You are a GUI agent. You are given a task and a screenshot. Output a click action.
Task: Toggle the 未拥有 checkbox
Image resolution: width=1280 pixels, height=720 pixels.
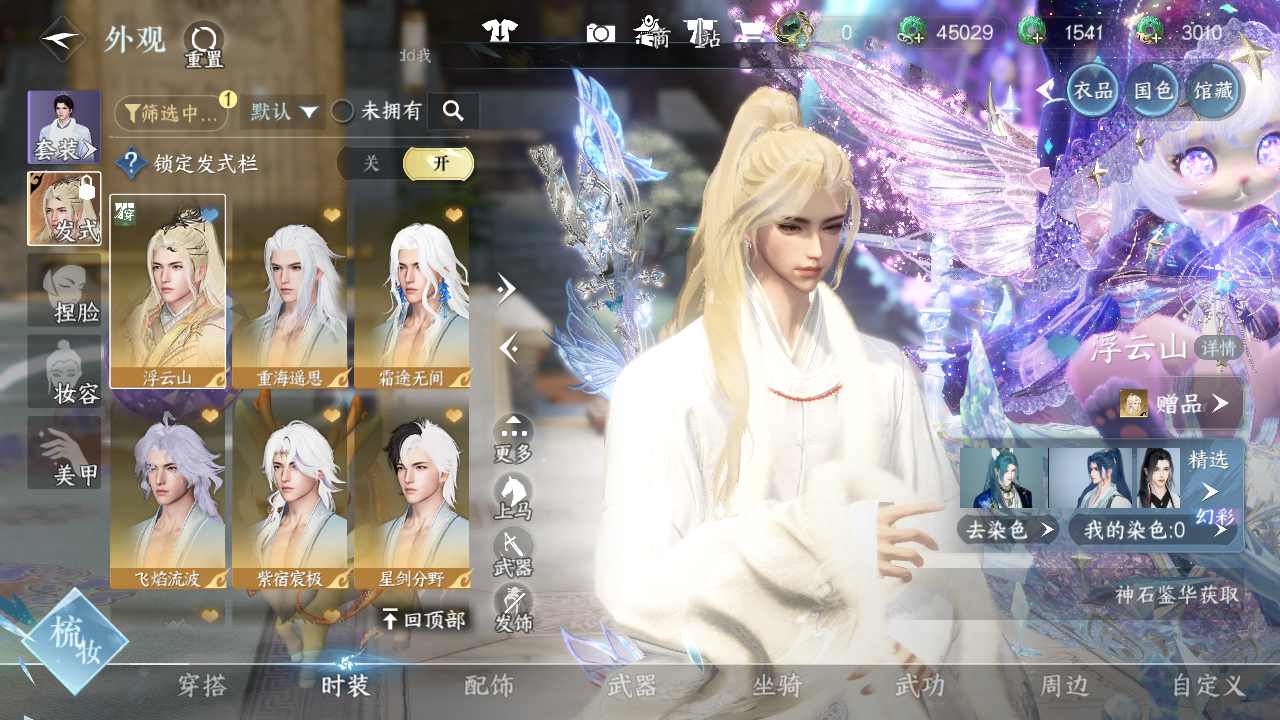click(343, 112)
